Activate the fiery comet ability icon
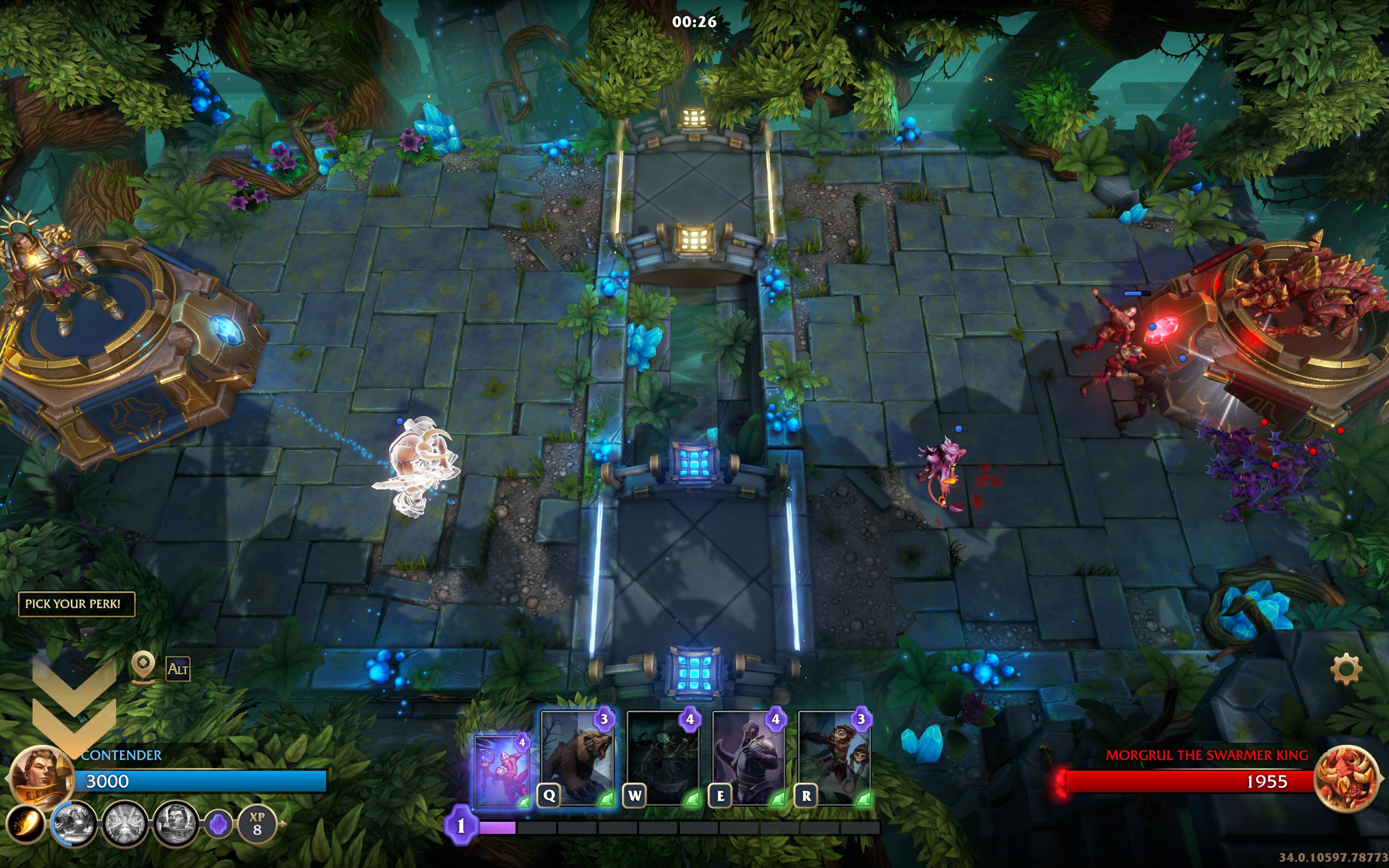 tap(26, 825)
